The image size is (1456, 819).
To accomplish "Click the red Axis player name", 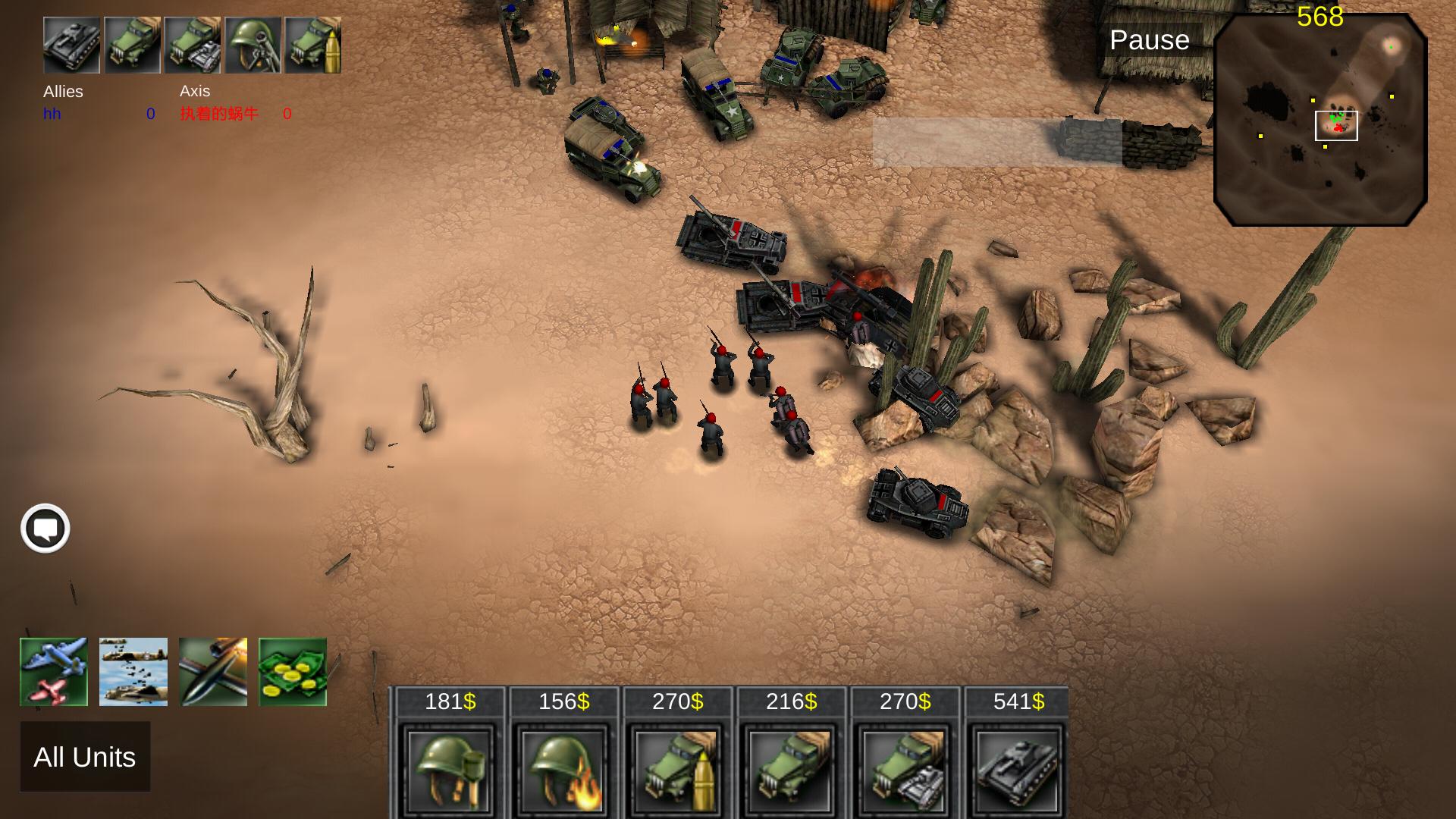I will point(219,115).
